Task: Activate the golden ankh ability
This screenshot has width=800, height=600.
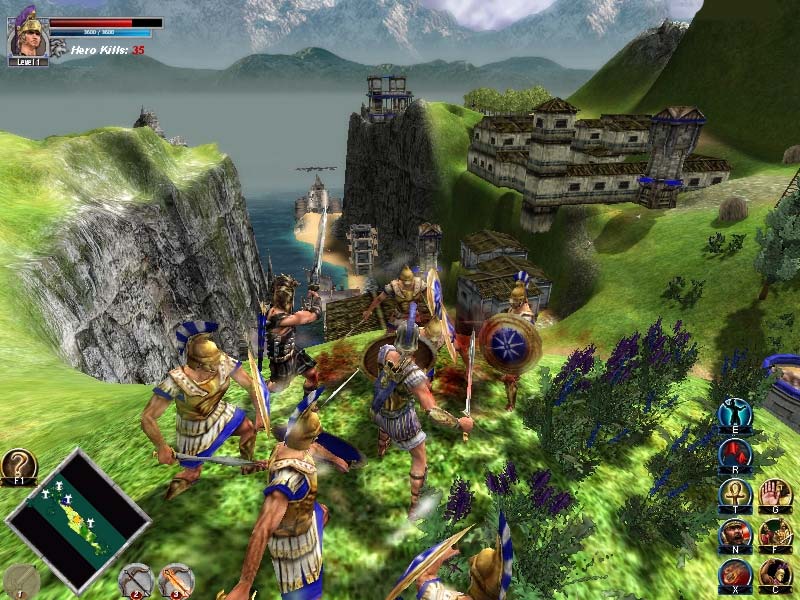Action: tap(734, 495)
